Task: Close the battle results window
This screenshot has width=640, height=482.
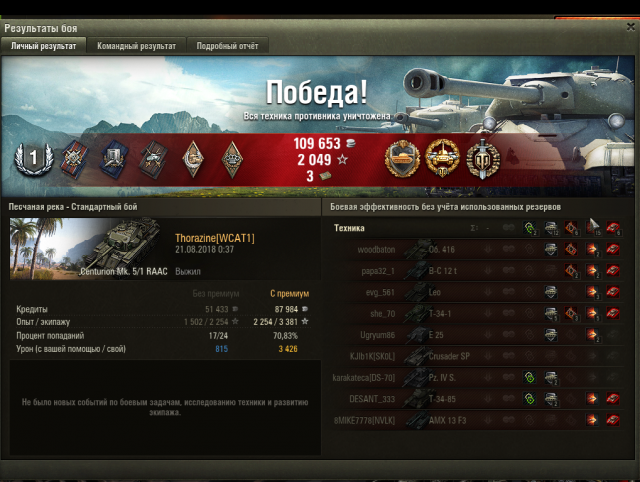Action: tap(630, 27)
